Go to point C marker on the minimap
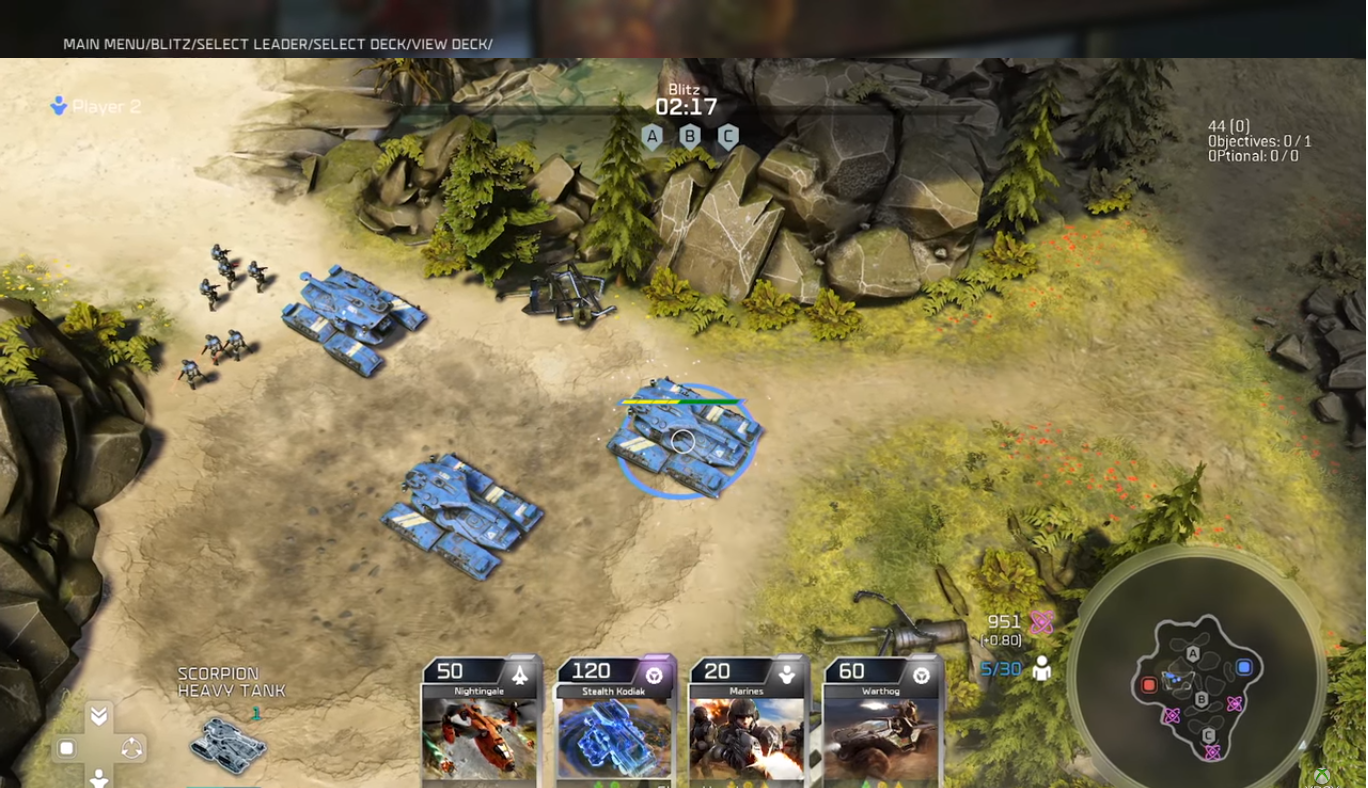 1209,736
